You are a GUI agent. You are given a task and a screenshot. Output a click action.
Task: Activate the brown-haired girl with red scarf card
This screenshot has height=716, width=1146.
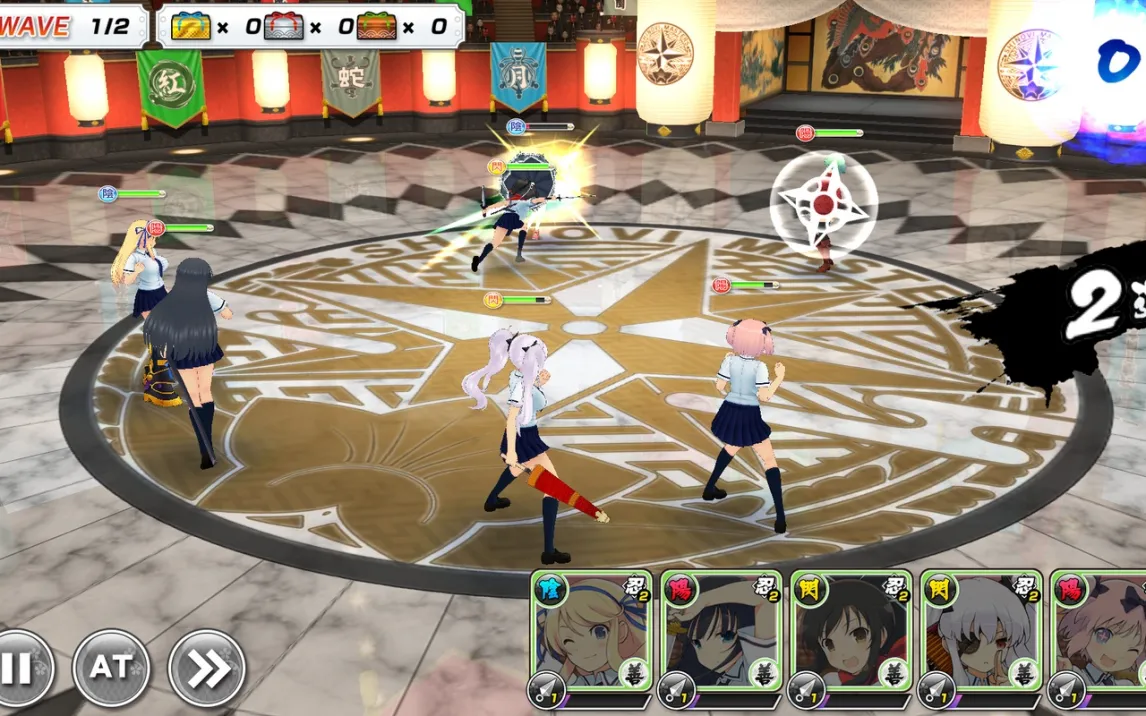coord(851,632)
